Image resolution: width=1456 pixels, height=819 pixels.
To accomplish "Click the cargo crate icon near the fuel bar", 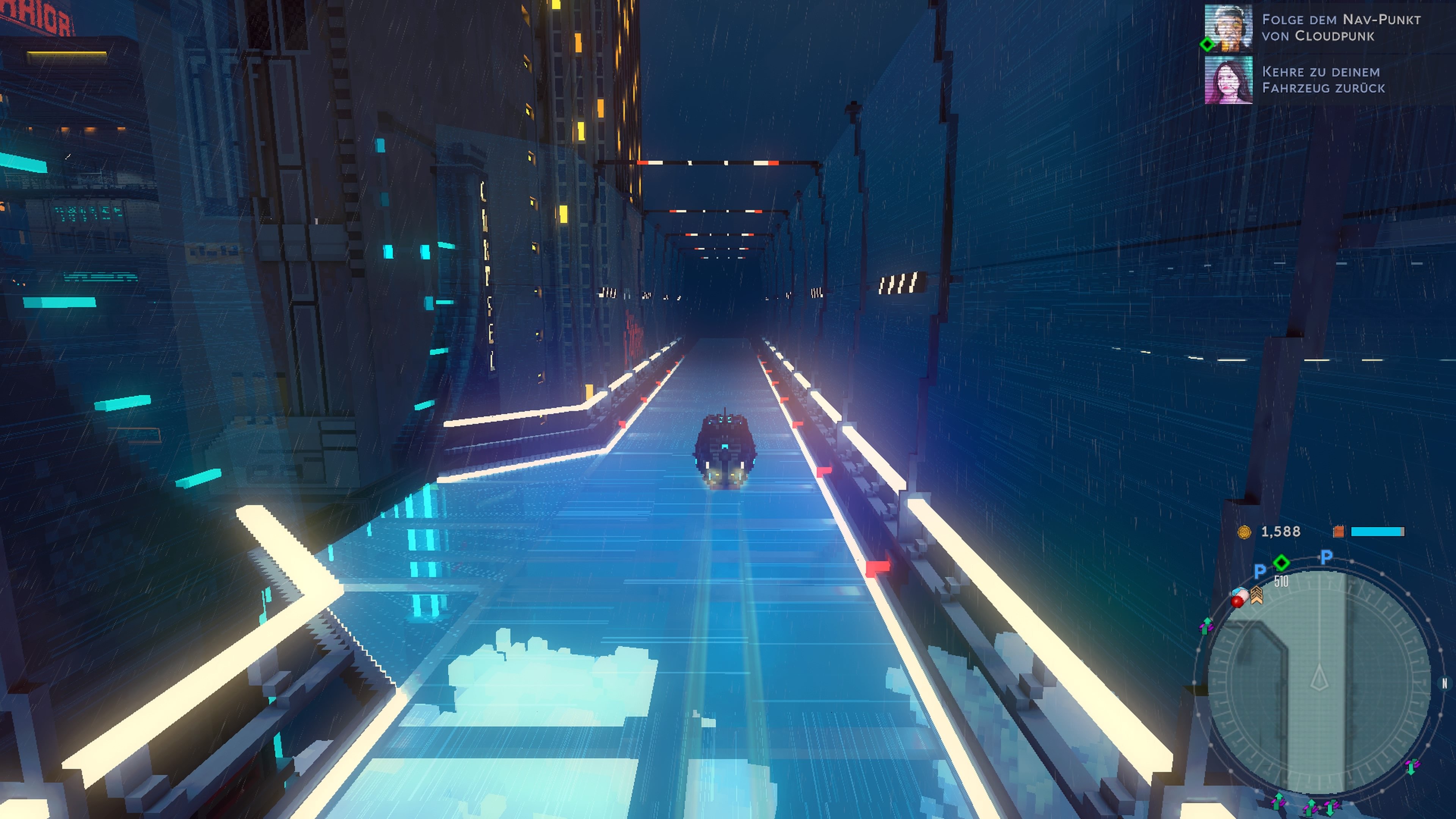I will click(x=1339, y=531).
